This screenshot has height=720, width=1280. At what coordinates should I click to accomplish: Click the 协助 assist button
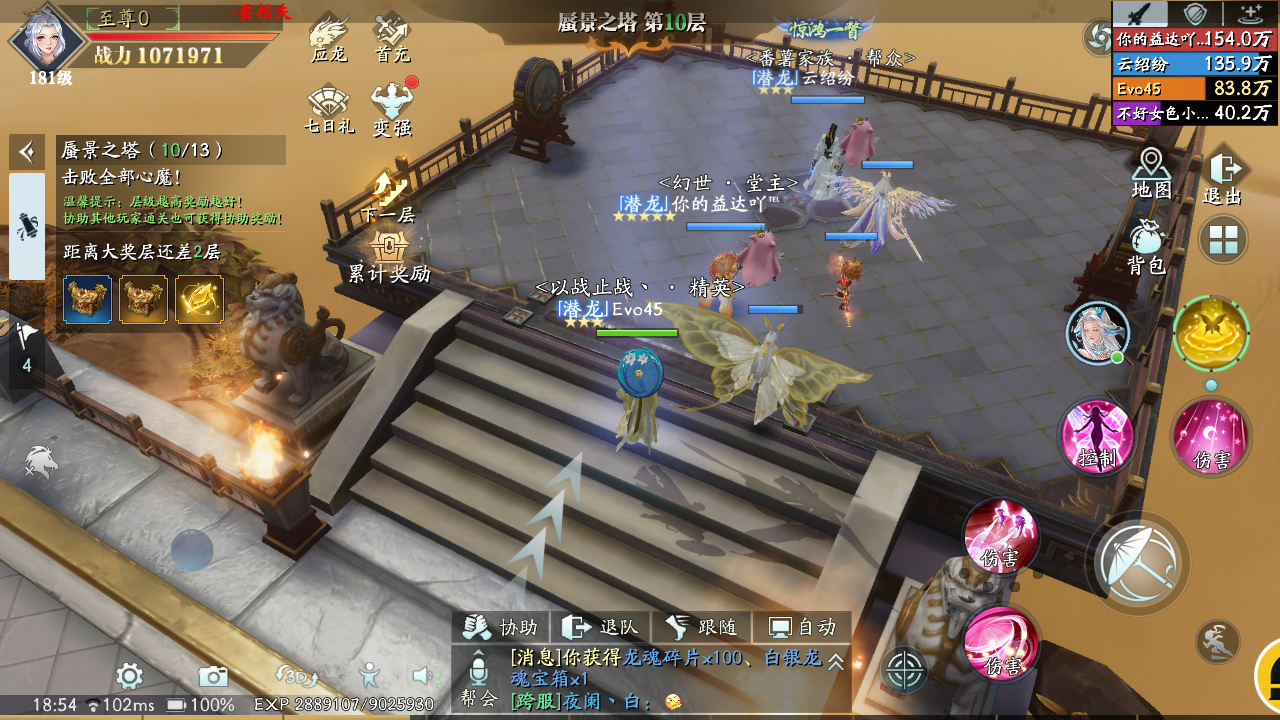(x=502, y=627)
